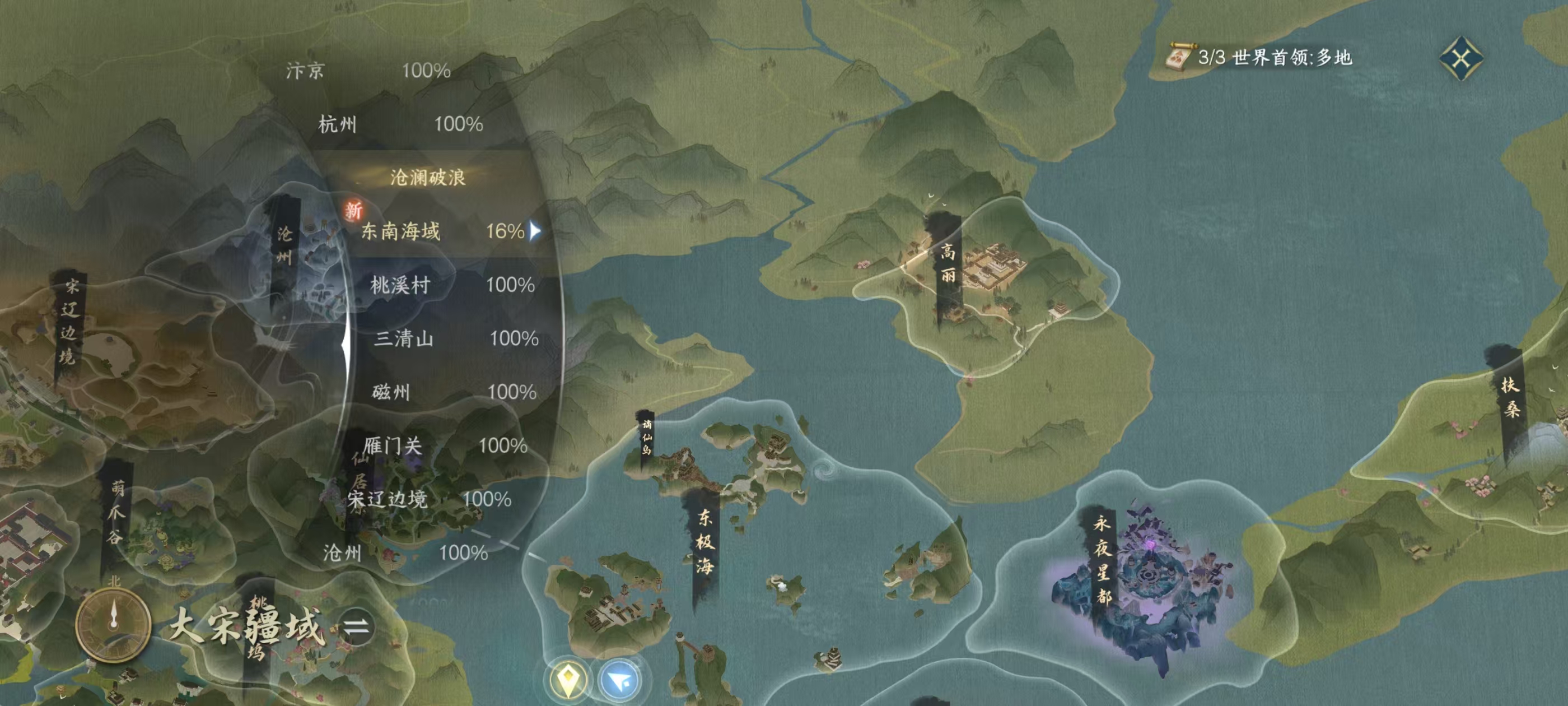
Task: Choose 雁门关 in the region list
Action: (444, 446)
